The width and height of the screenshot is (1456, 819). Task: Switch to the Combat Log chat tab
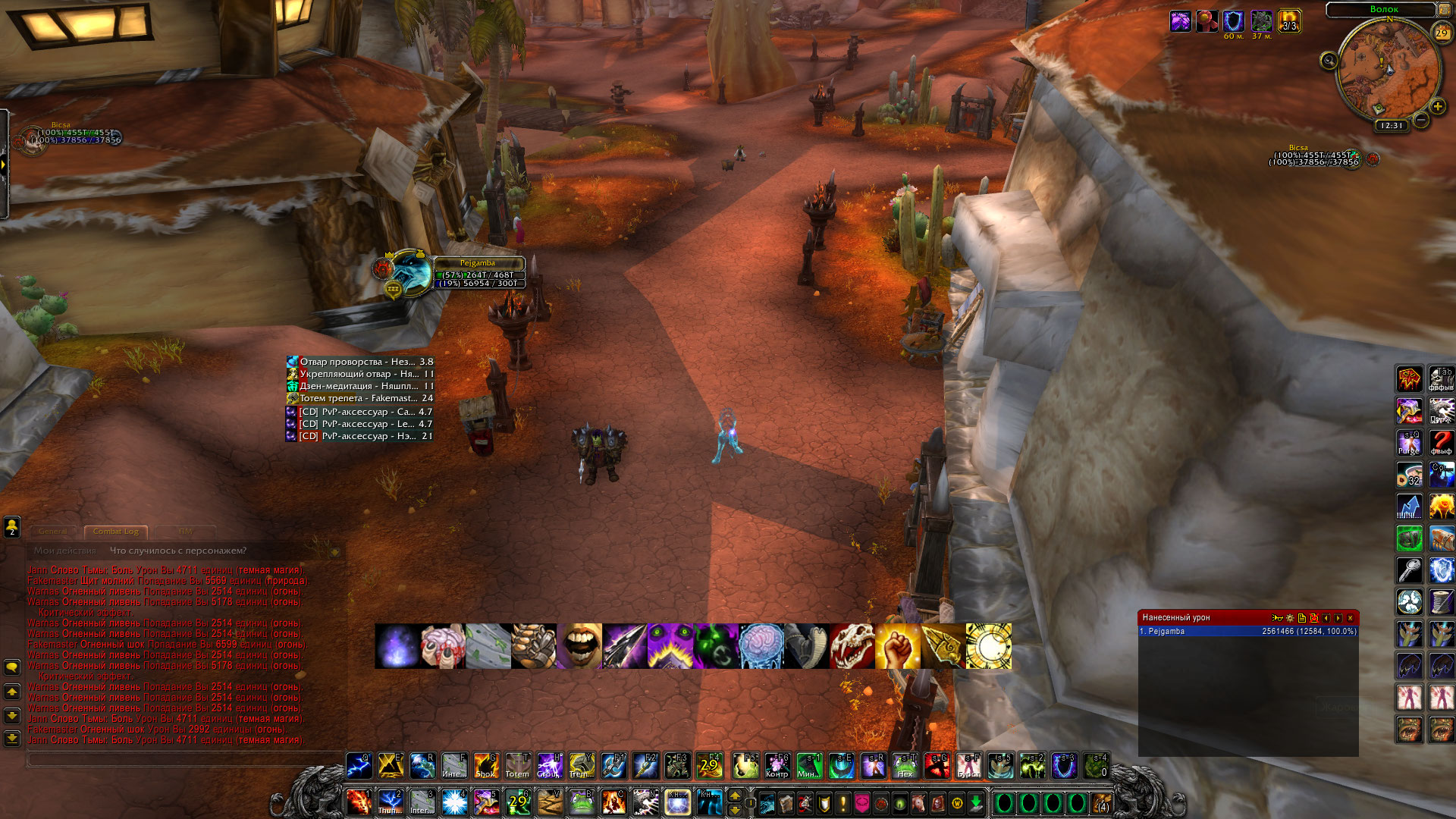(115, 532)
